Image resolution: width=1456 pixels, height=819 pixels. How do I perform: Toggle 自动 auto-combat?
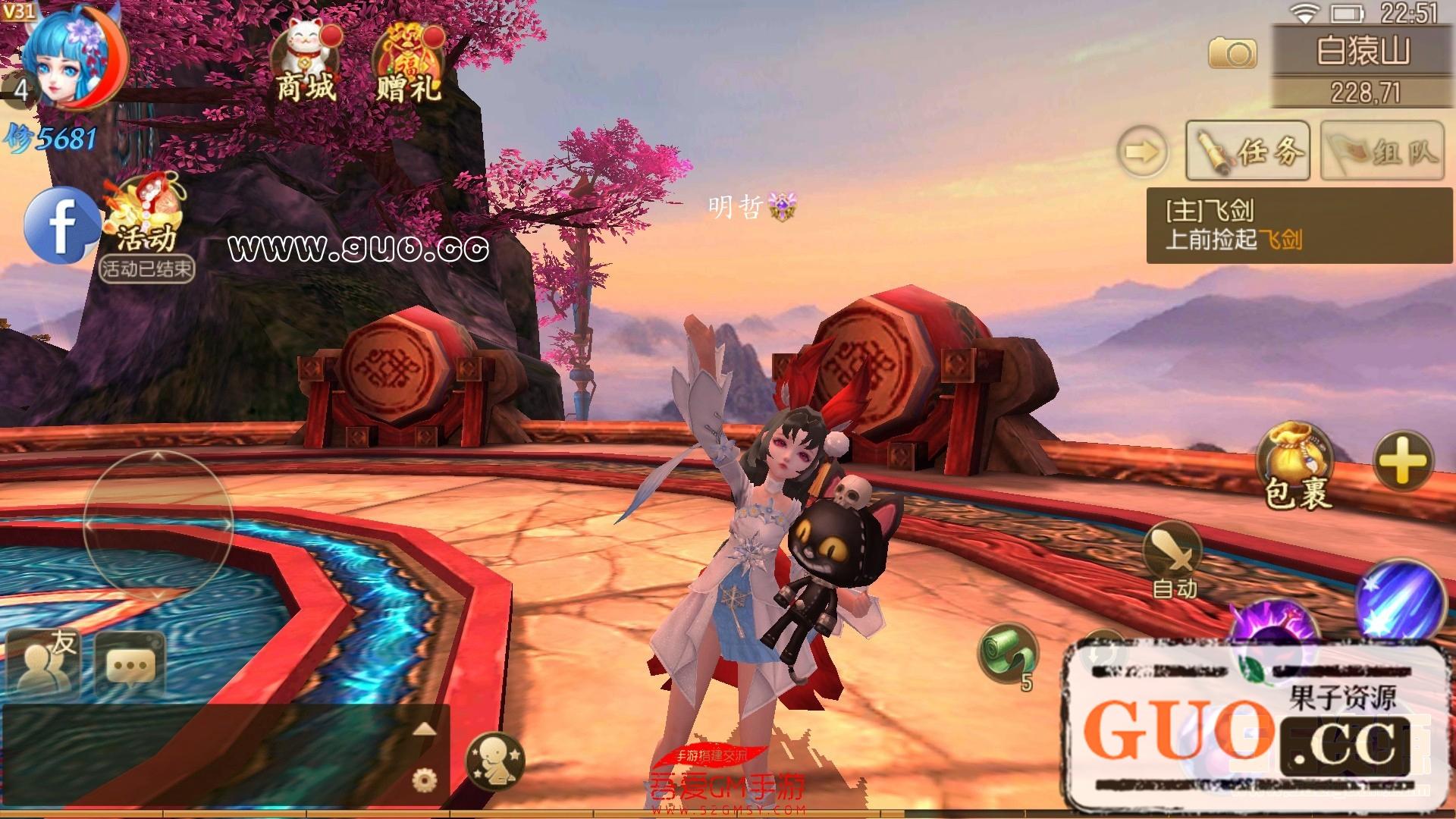(1173, 560)
